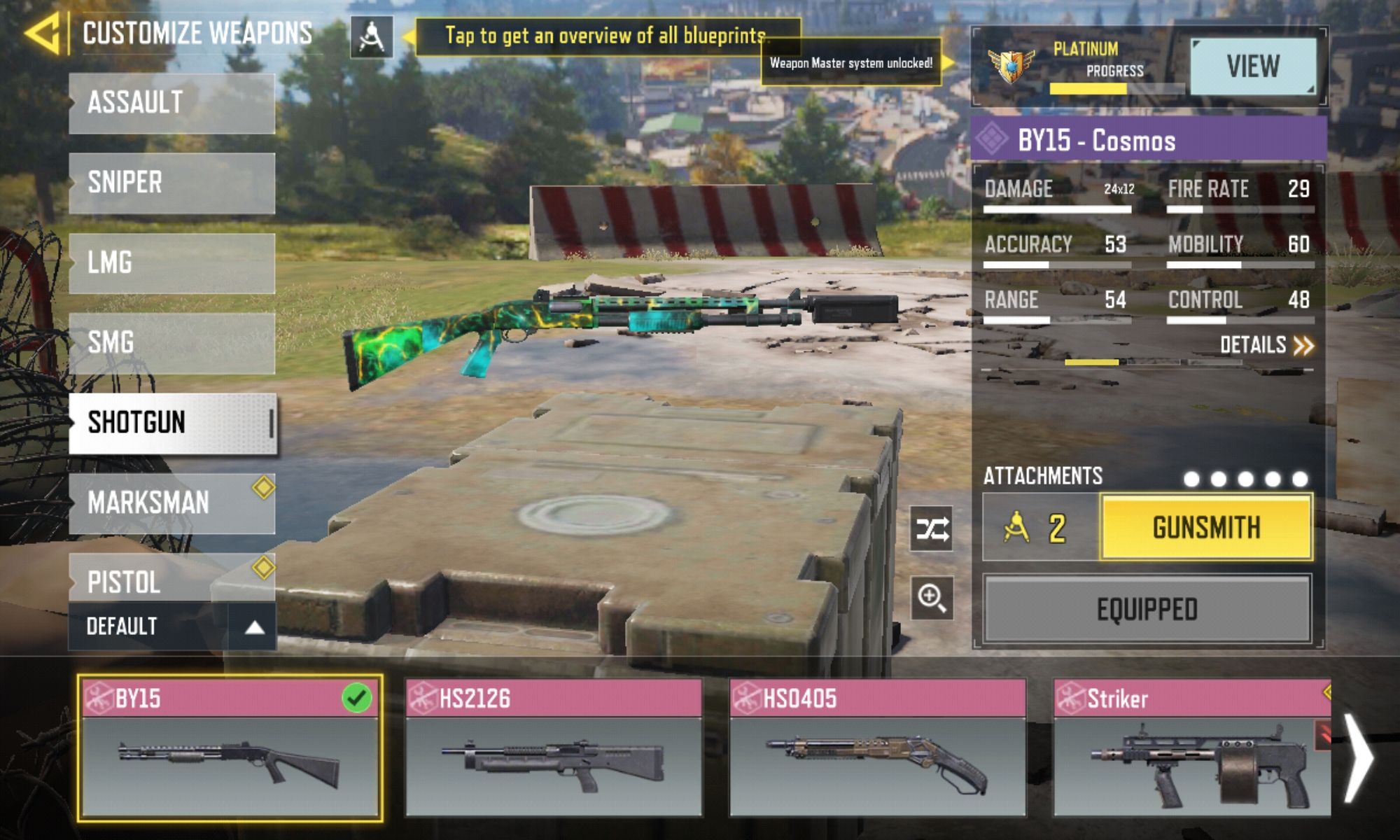Screen dimensions: 1400x840
Task: Select the Striker shotgun card
Action: pyautogui.click(x=1191, y=748)
